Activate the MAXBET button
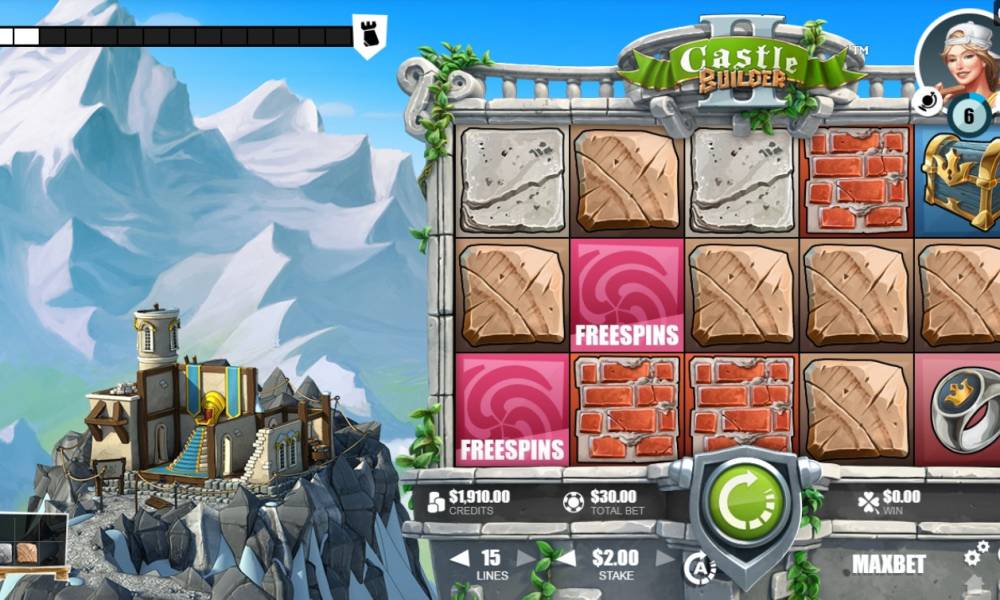 pyautogui.click(x=888, y=564)
